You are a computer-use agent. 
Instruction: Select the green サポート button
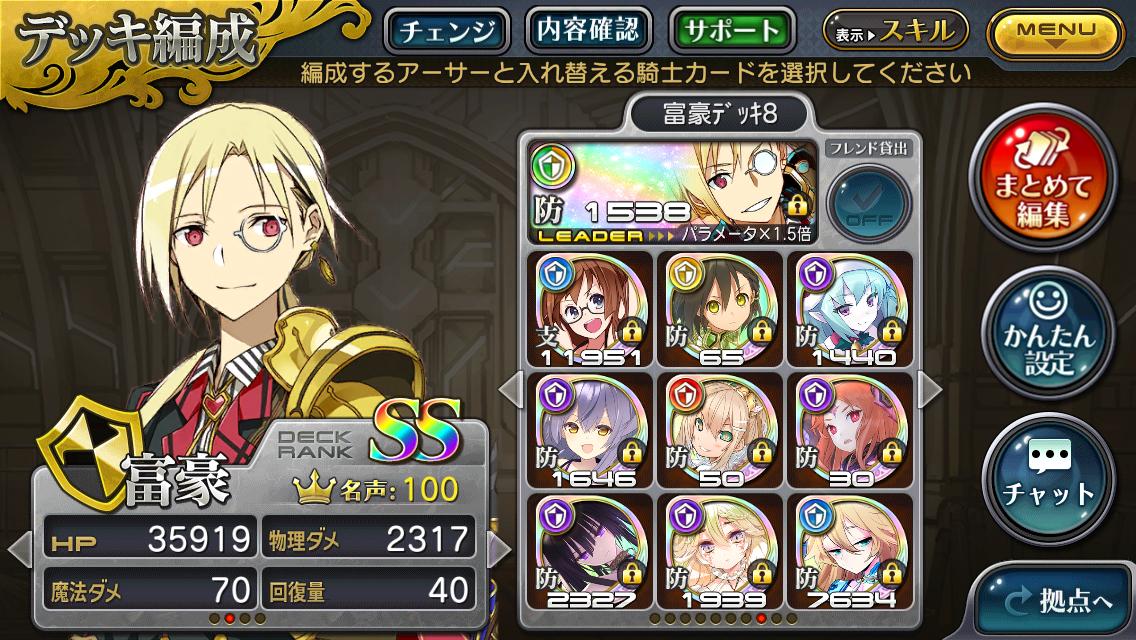click(x=732, y=31)
